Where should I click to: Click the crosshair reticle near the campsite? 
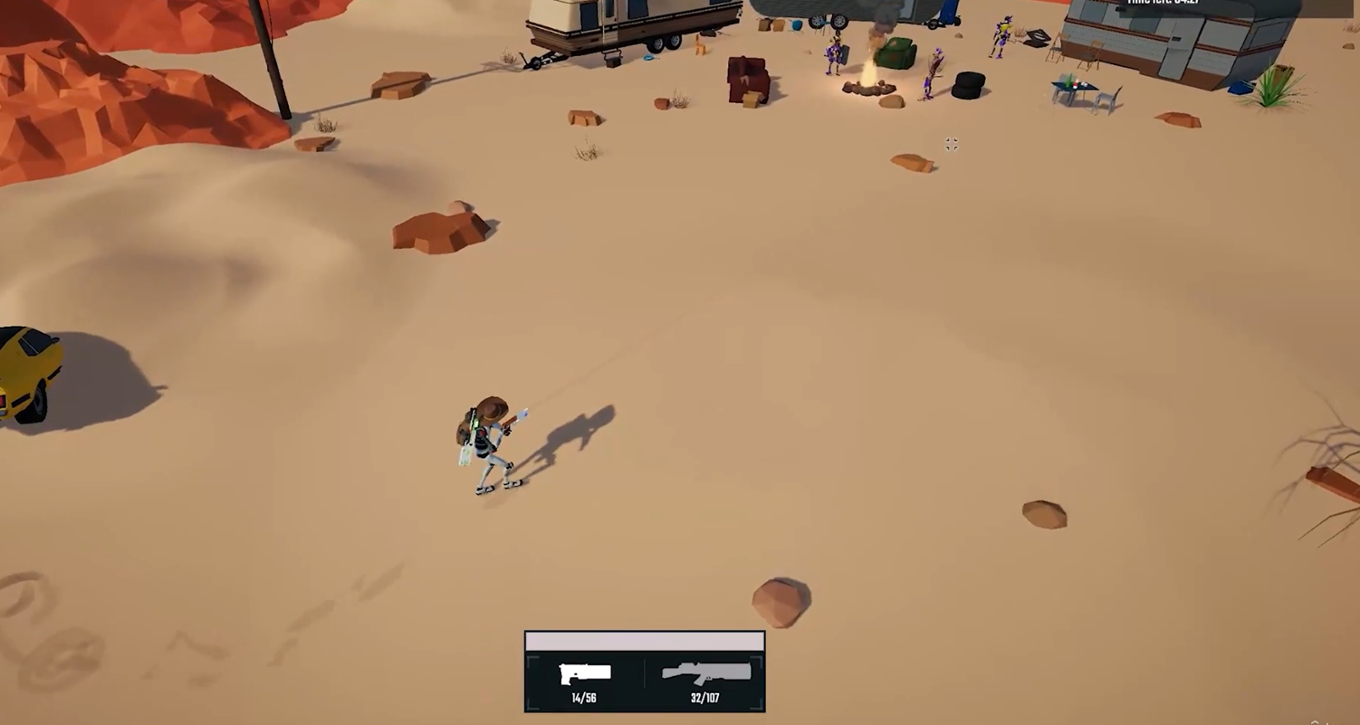[951, 144]
